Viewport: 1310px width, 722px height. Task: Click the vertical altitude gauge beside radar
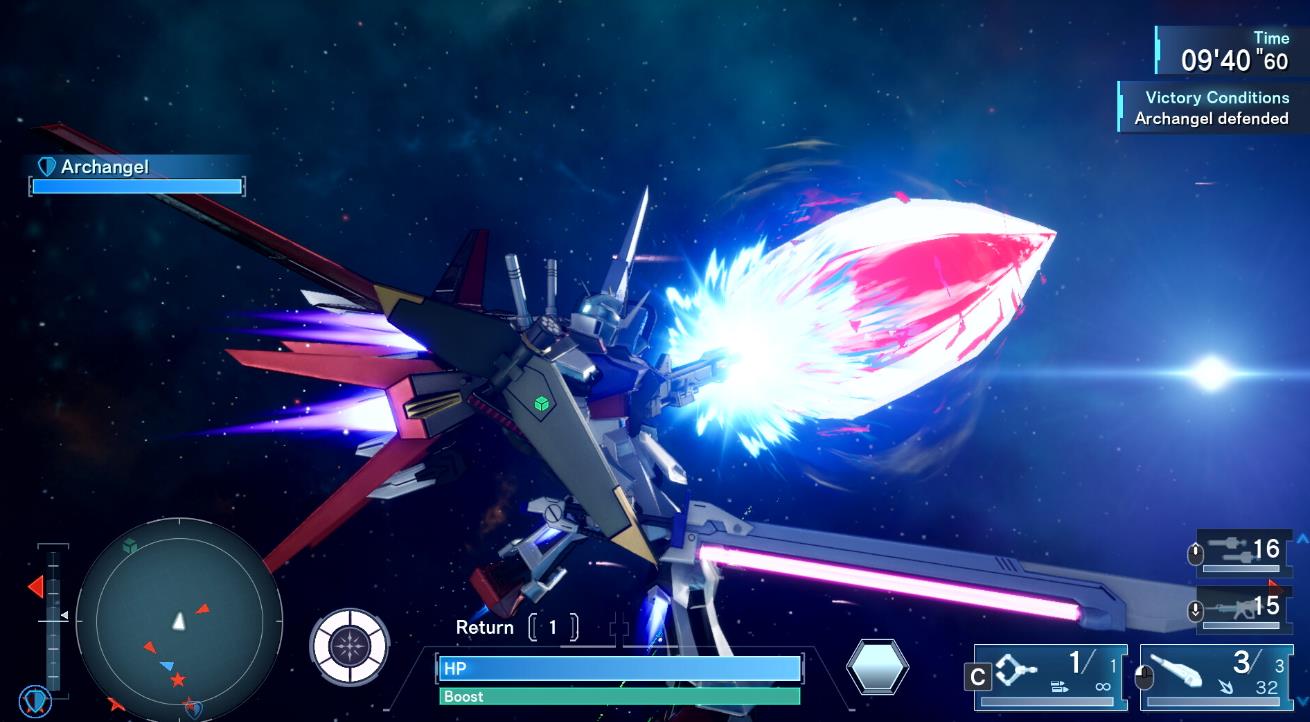(x=52, y=617)
